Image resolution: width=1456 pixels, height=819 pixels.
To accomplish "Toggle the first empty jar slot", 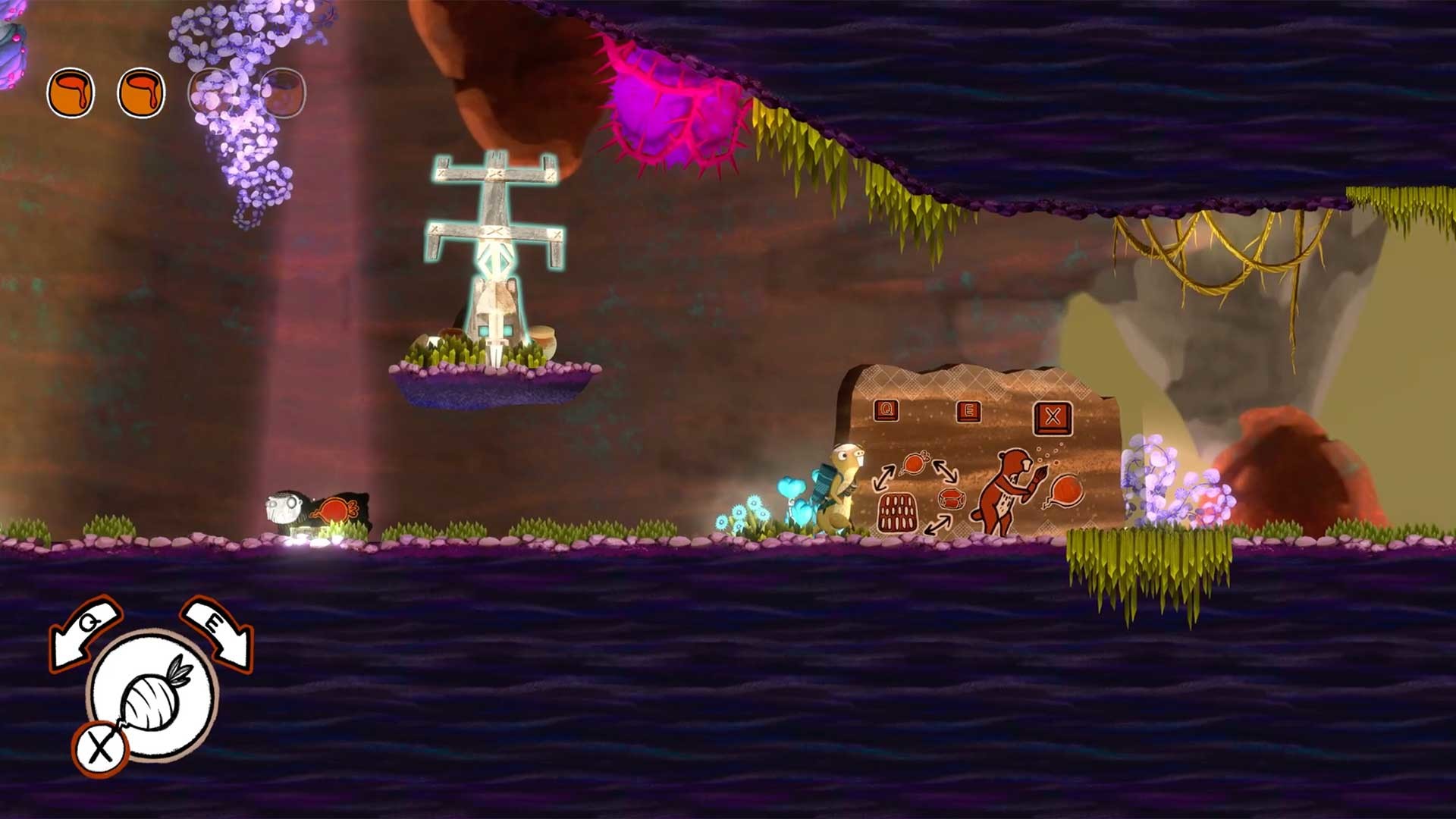I will tap(213, 93).
